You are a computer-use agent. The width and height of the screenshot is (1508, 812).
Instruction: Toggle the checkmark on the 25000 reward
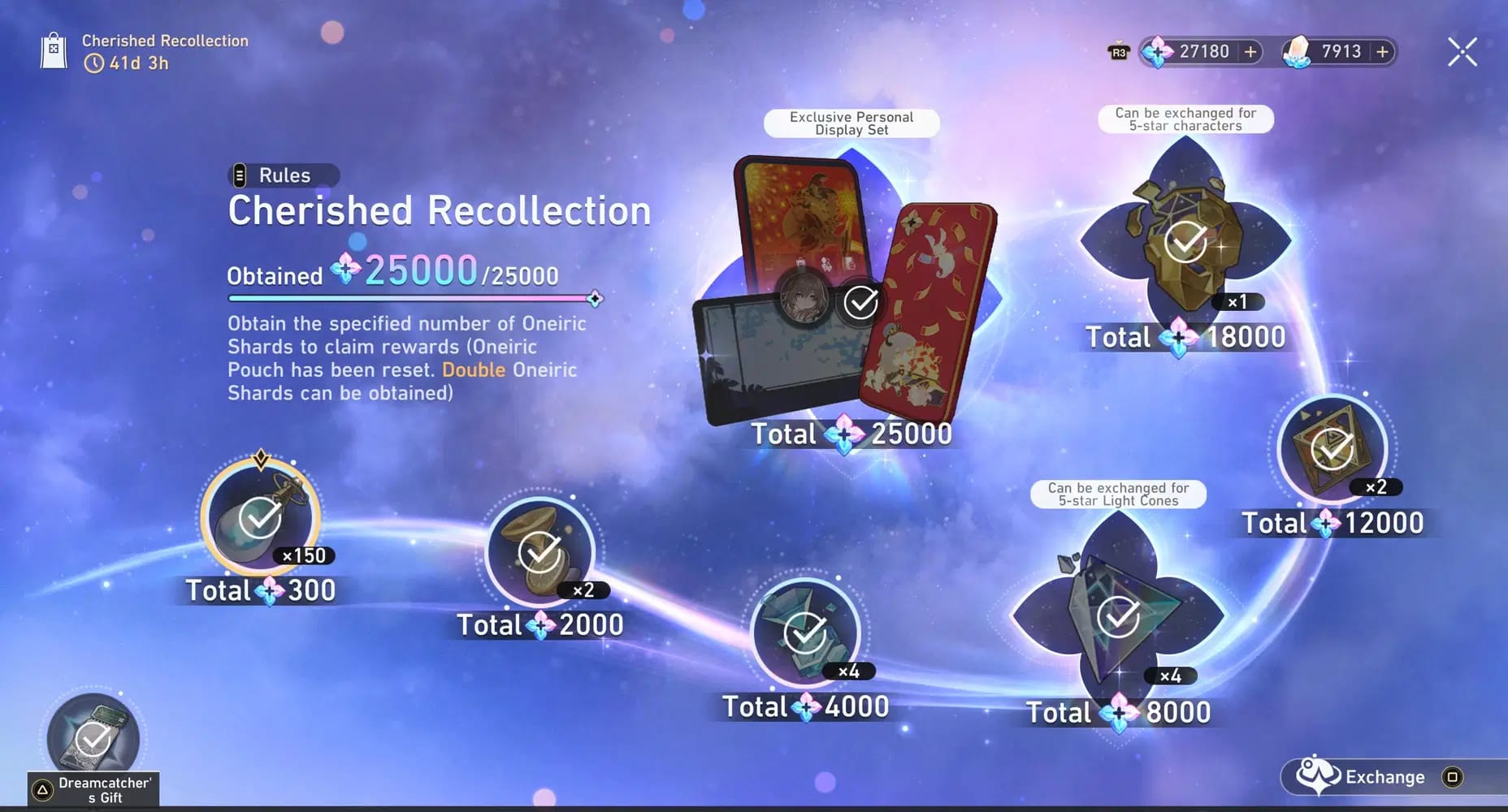click(860, 301)
